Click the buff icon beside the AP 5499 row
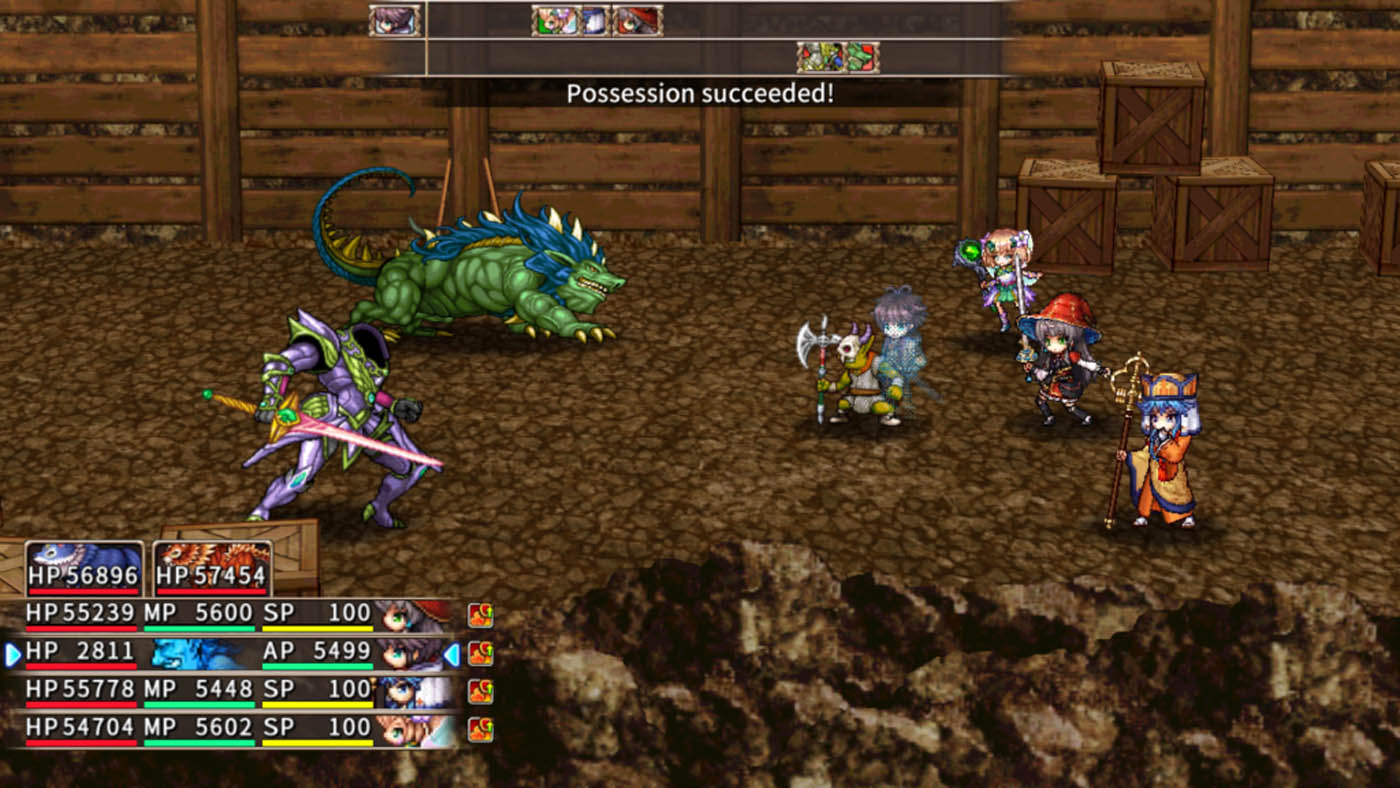 pyautogui.click(x=480, y=651)
